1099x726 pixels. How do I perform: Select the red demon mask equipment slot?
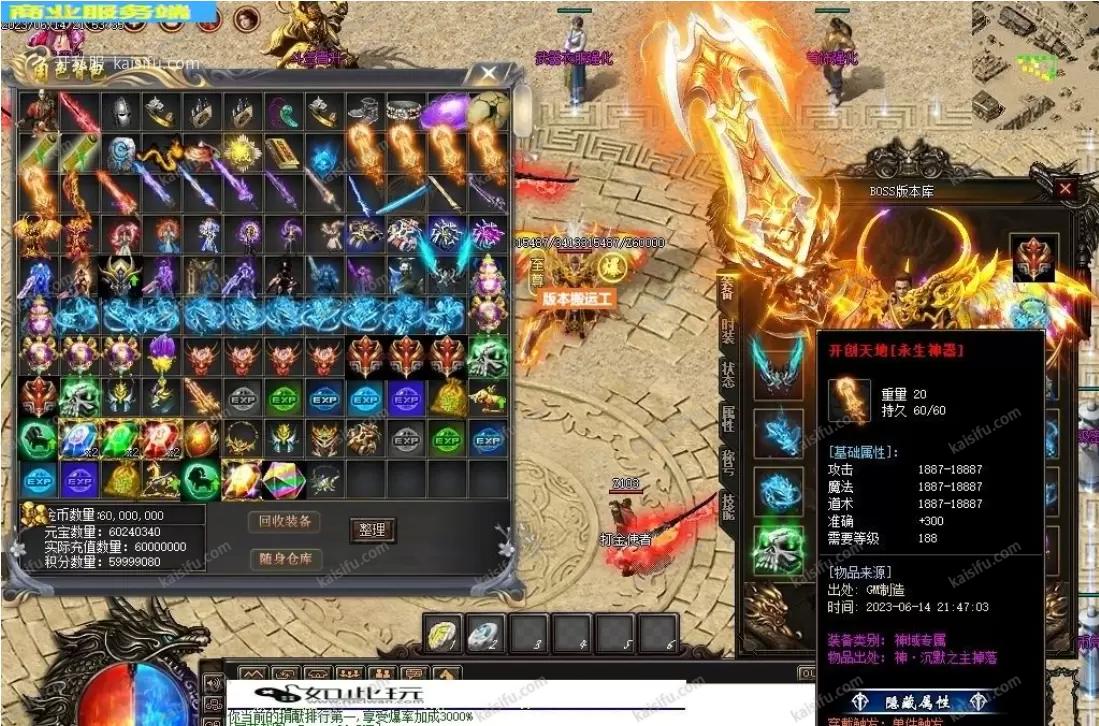pos(1033,258)
